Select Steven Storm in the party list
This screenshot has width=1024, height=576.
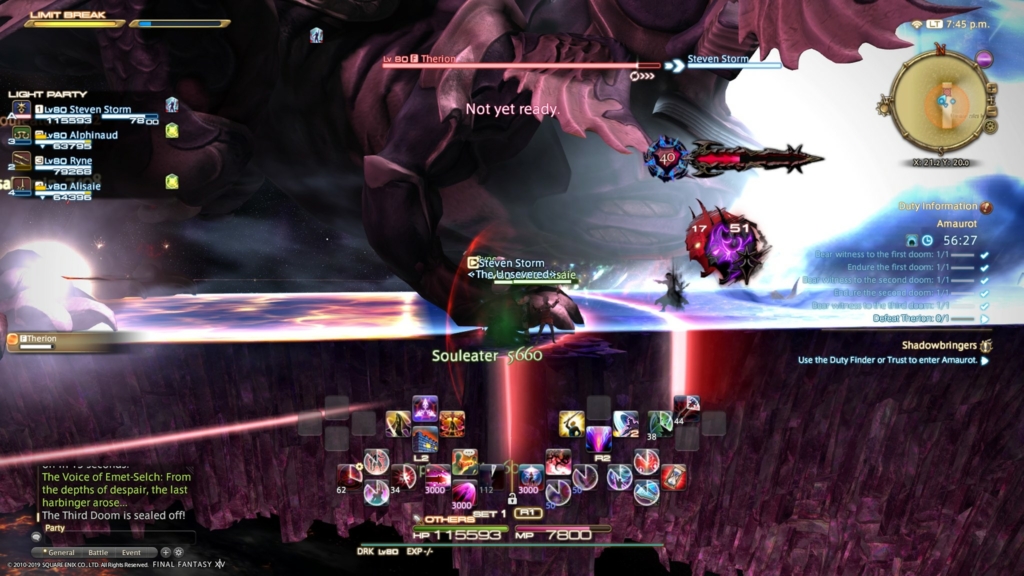coord(84,109)
